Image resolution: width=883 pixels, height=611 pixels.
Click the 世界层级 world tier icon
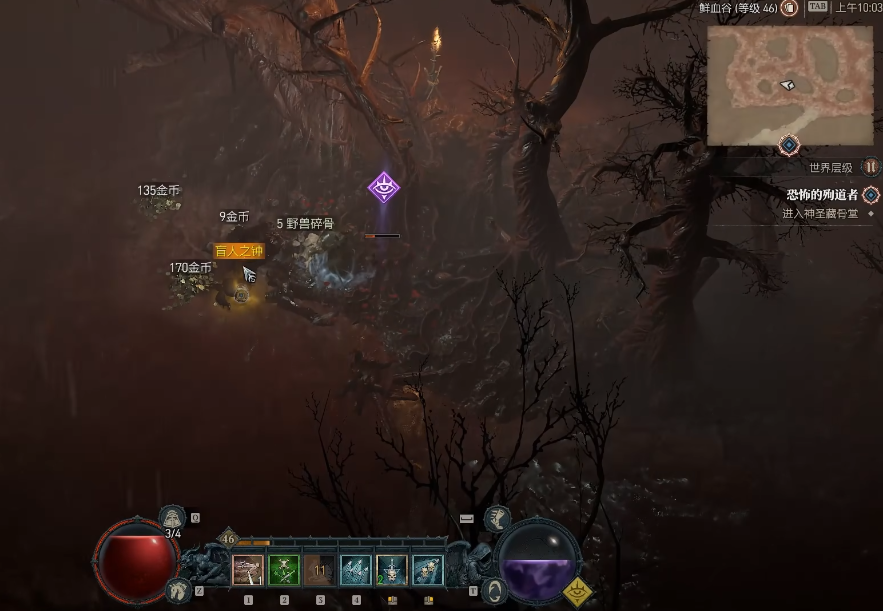tap(871, 167)
